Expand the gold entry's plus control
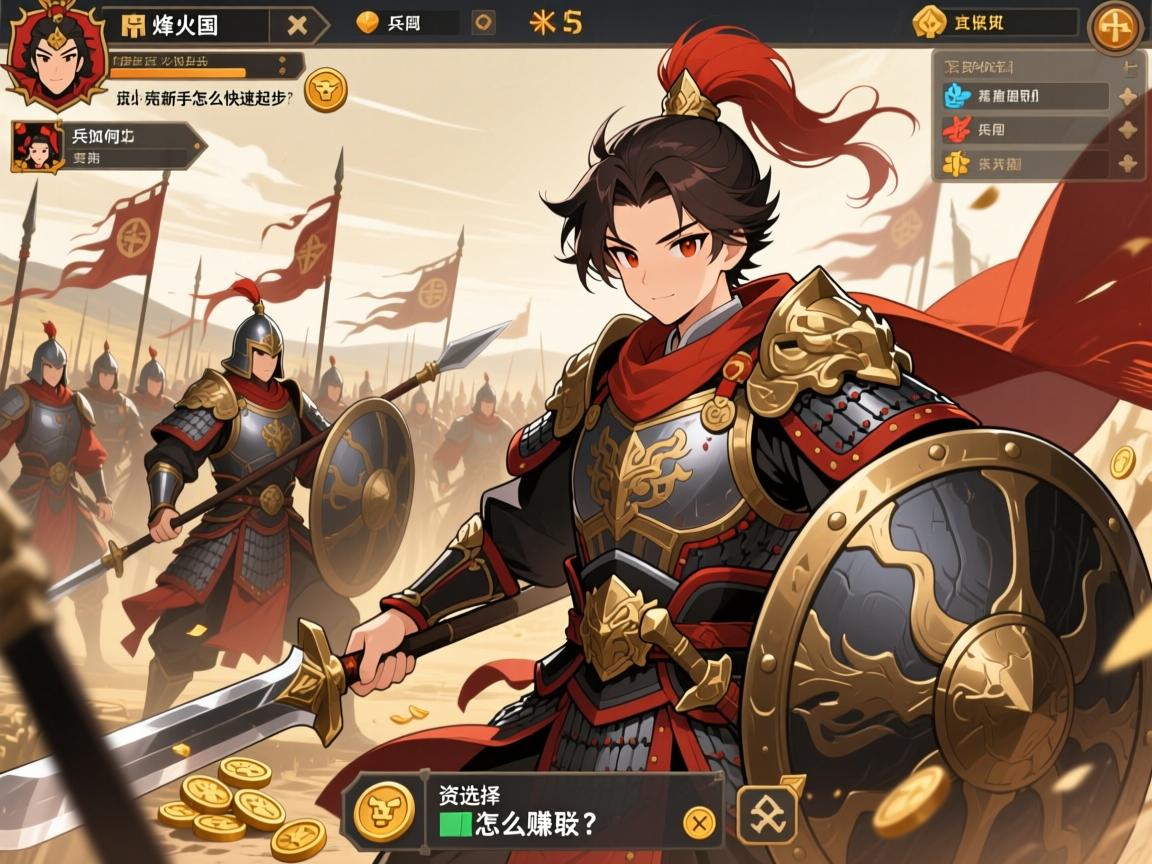 [1128, 163]
